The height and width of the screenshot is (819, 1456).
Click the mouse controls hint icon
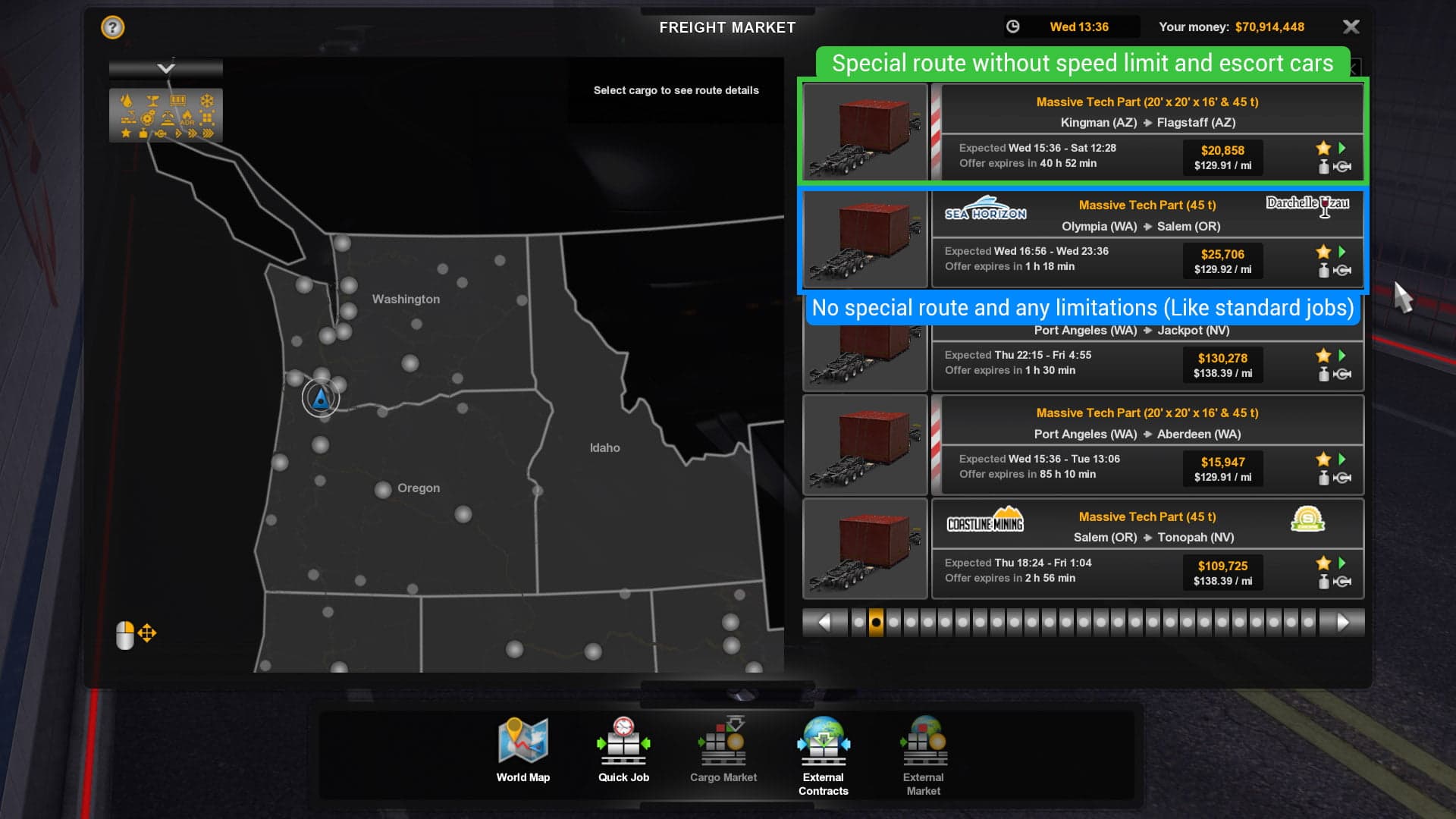pos(124,633)
